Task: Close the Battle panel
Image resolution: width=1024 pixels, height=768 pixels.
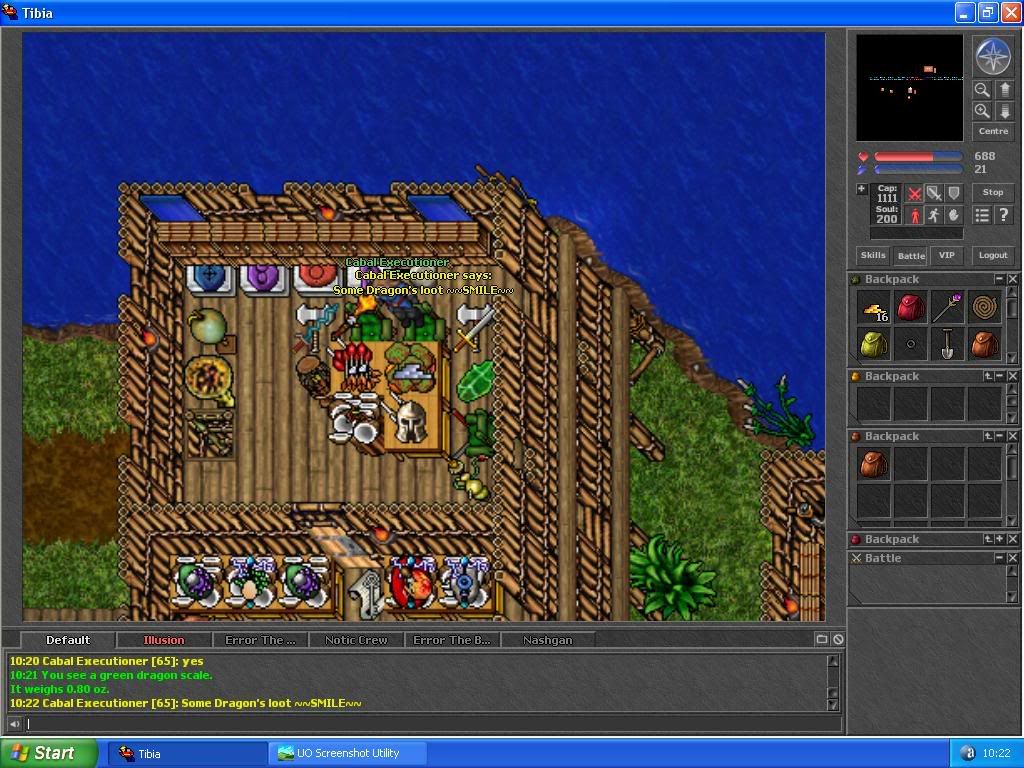Action: click(1012, 558)
